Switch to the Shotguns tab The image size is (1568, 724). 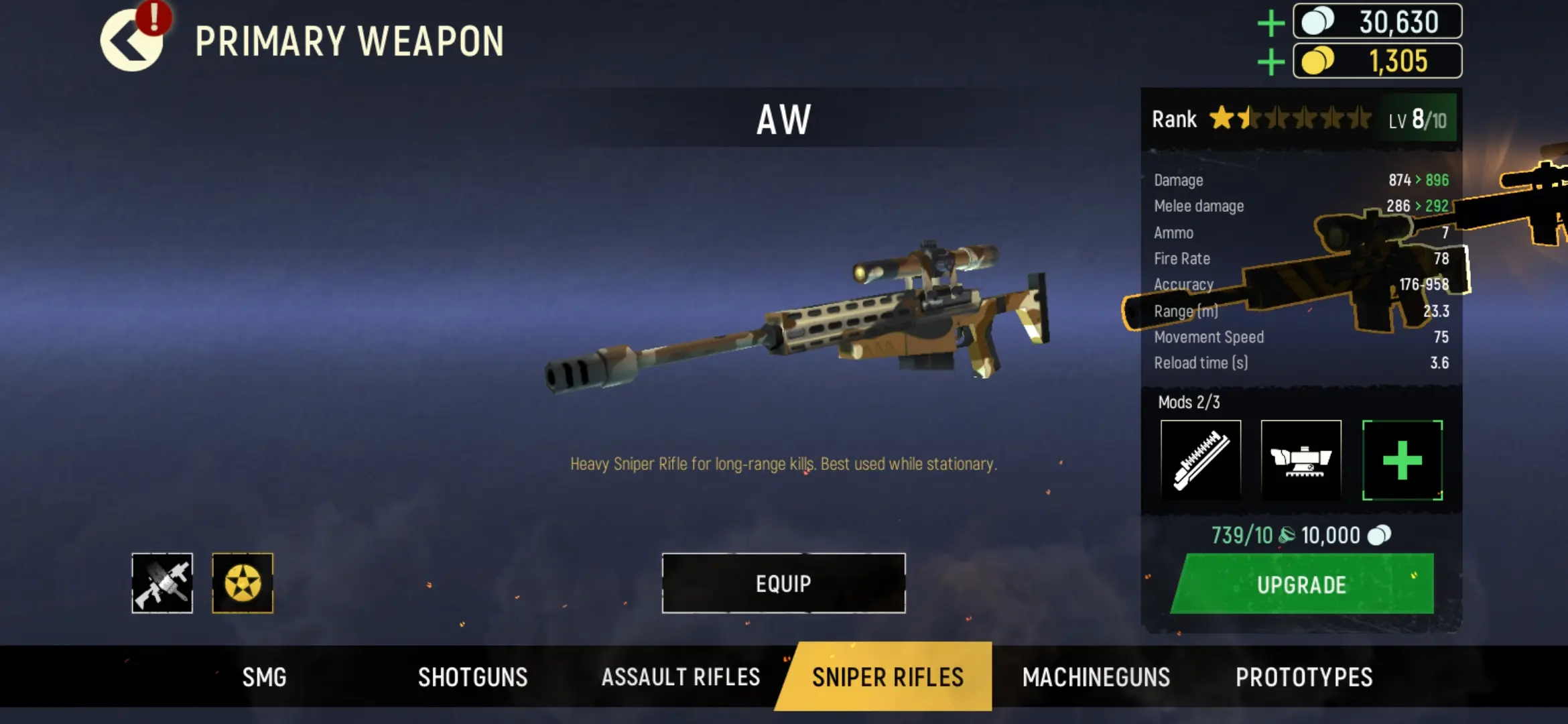pos(472,677)
